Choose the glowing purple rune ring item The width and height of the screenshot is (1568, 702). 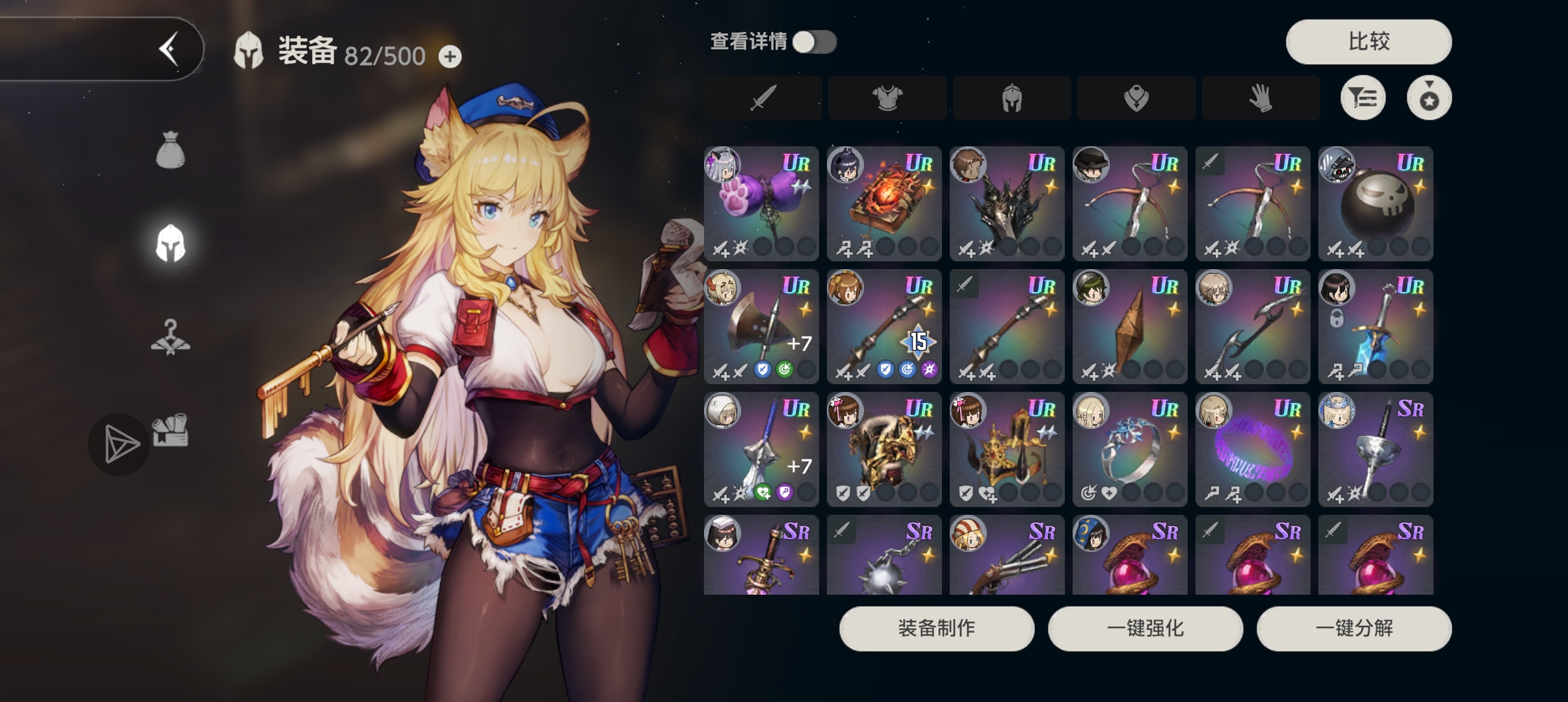(1253, 449)
